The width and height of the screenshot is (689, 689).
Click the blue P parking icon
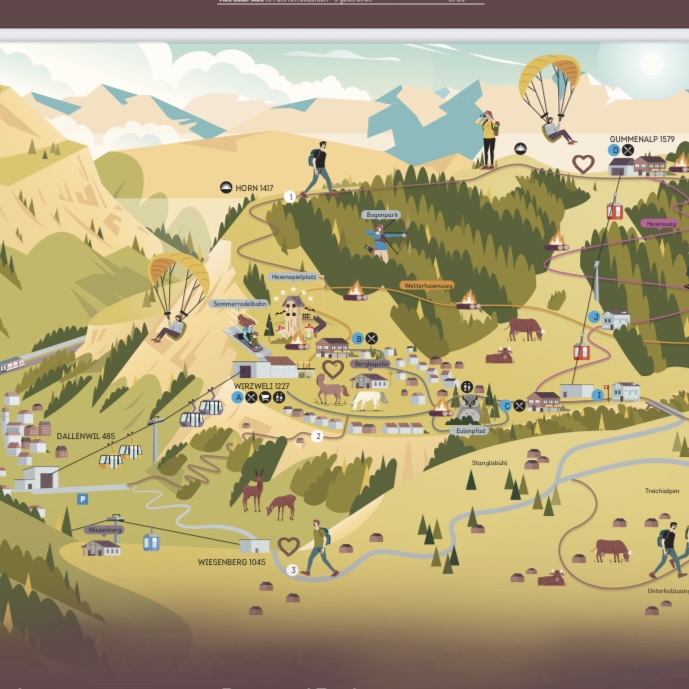click(x=83, y=498)
